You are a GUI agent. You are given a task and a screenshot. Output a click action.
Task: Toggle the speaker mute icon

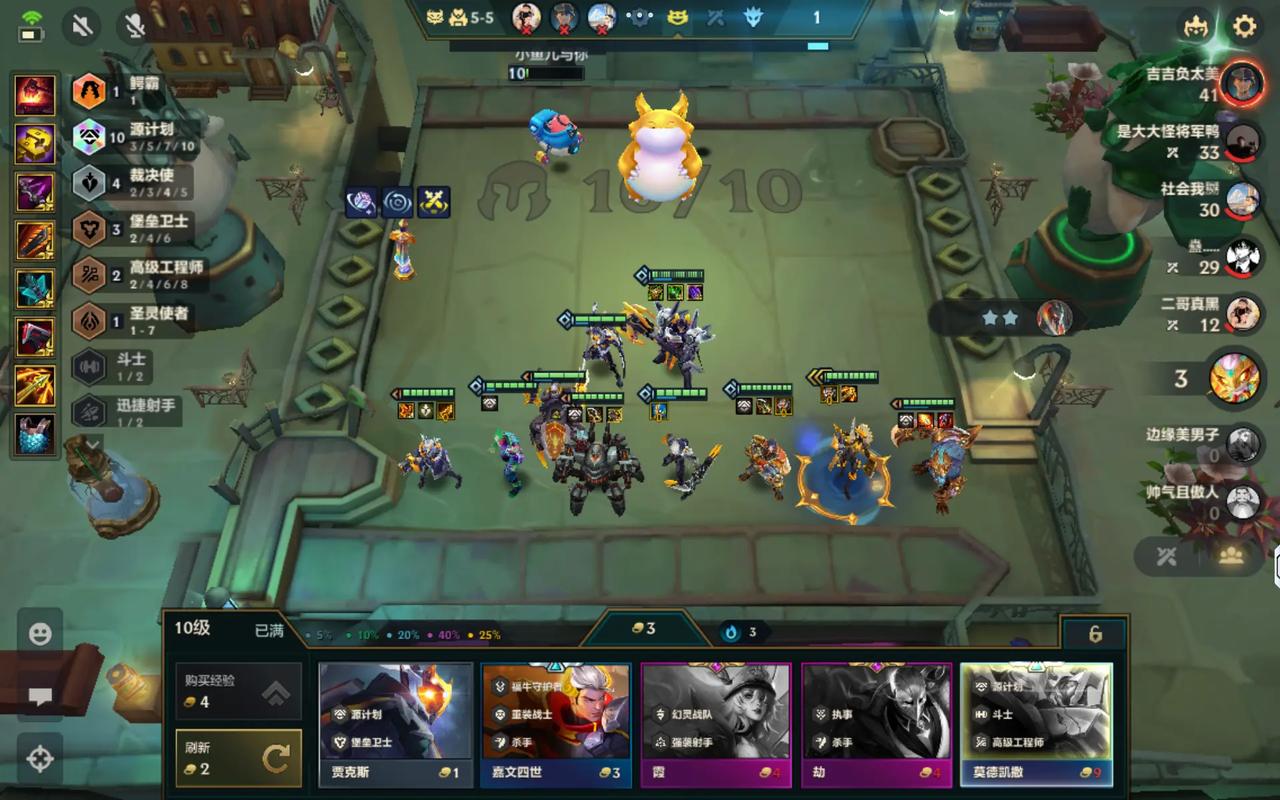coord(84,24)
